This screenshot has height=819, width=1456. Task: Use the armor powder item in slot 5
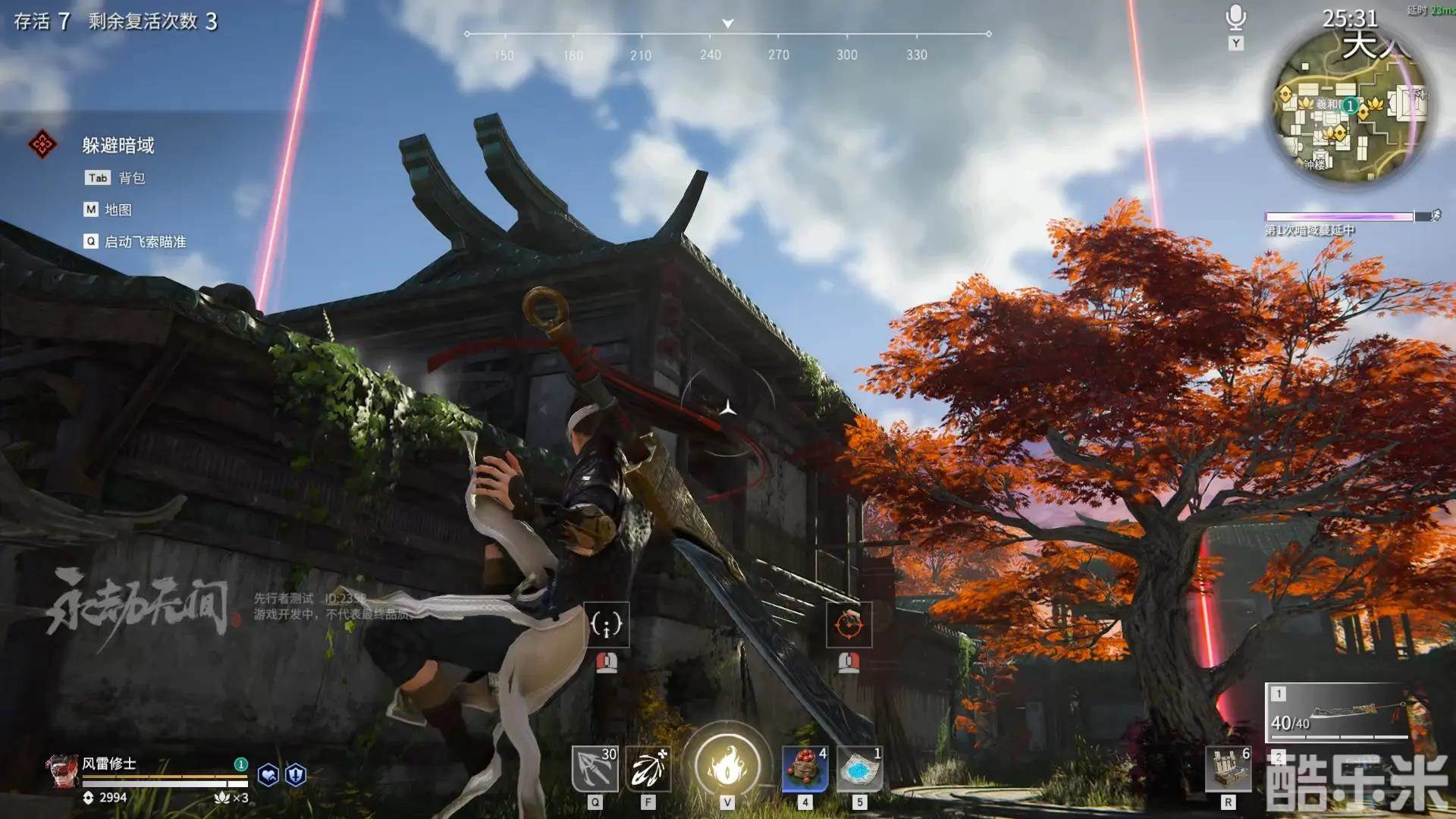point(861,770)
